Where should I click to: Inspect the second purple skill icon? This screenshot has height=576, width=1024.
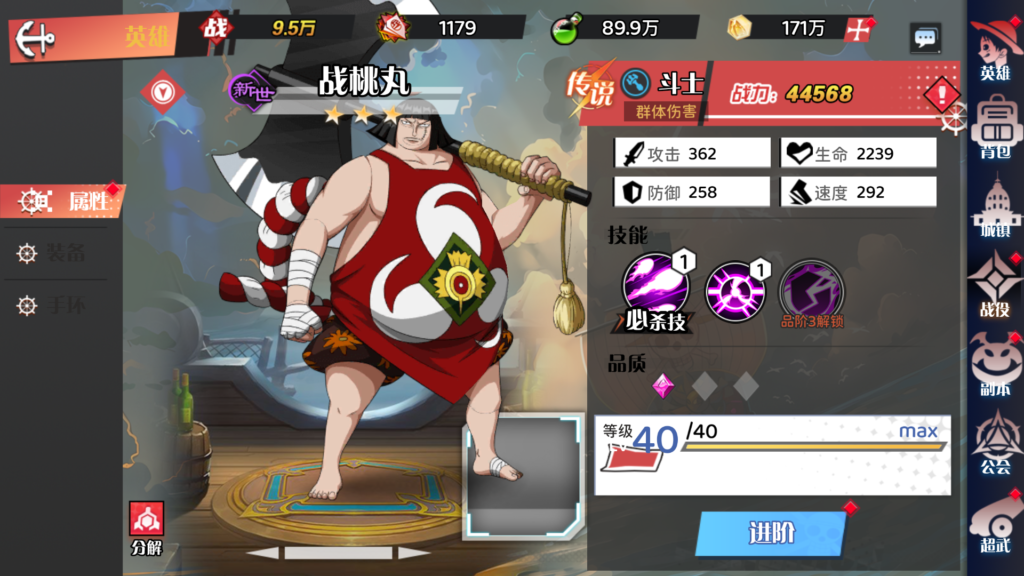(735, 290)
